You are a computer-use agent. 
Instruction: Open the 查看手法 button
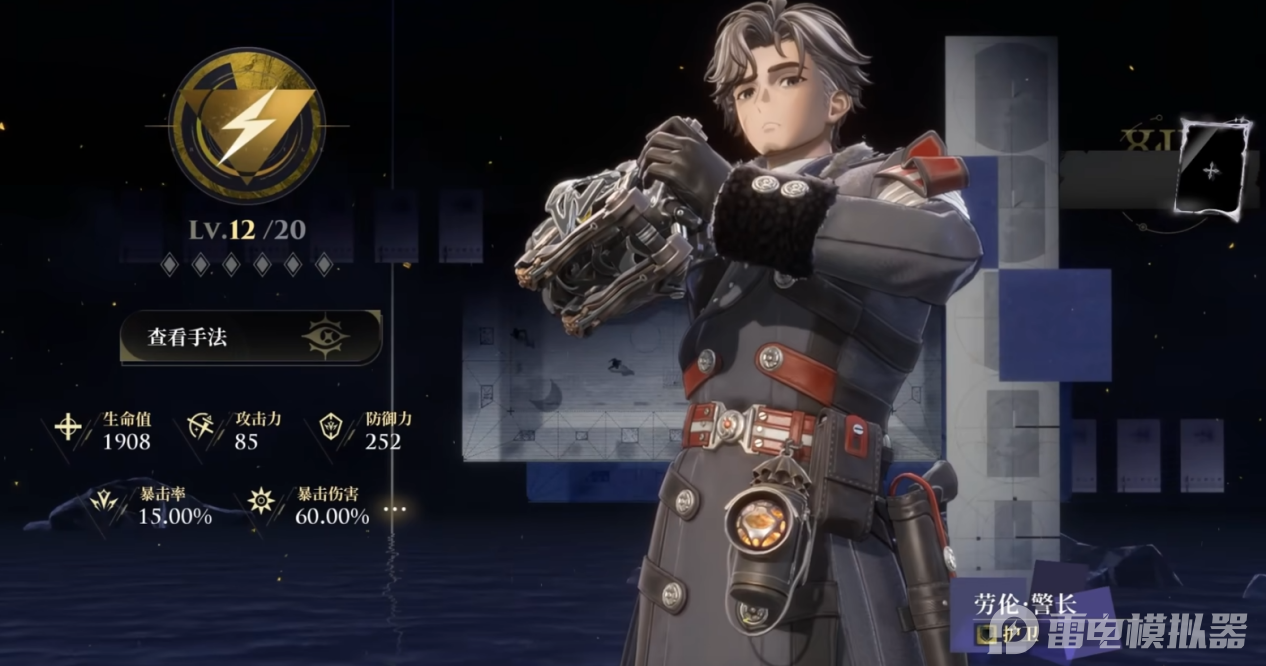(250, 337)
